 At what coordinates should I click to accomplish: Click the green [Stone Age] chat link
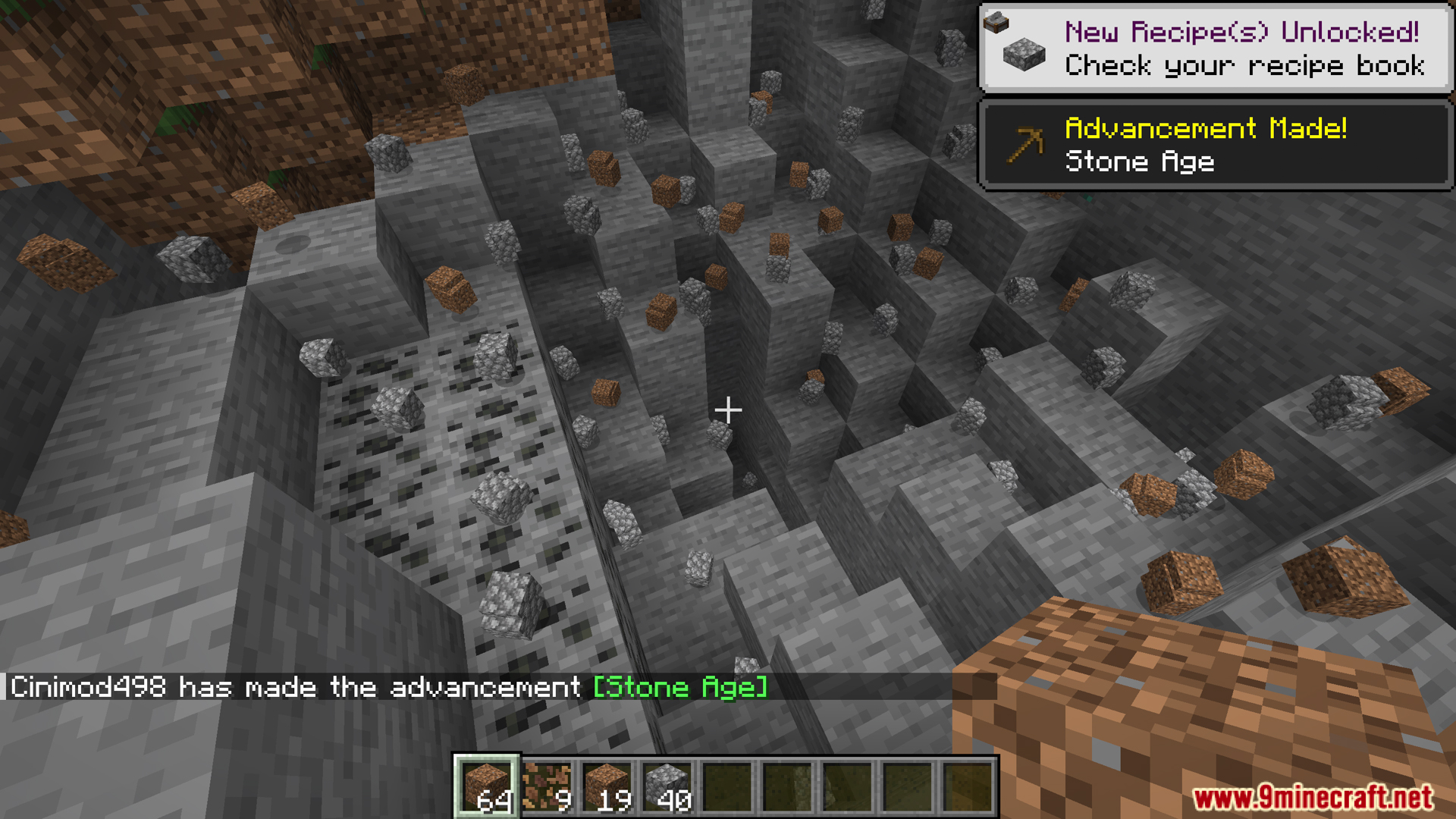click(679, 687)
